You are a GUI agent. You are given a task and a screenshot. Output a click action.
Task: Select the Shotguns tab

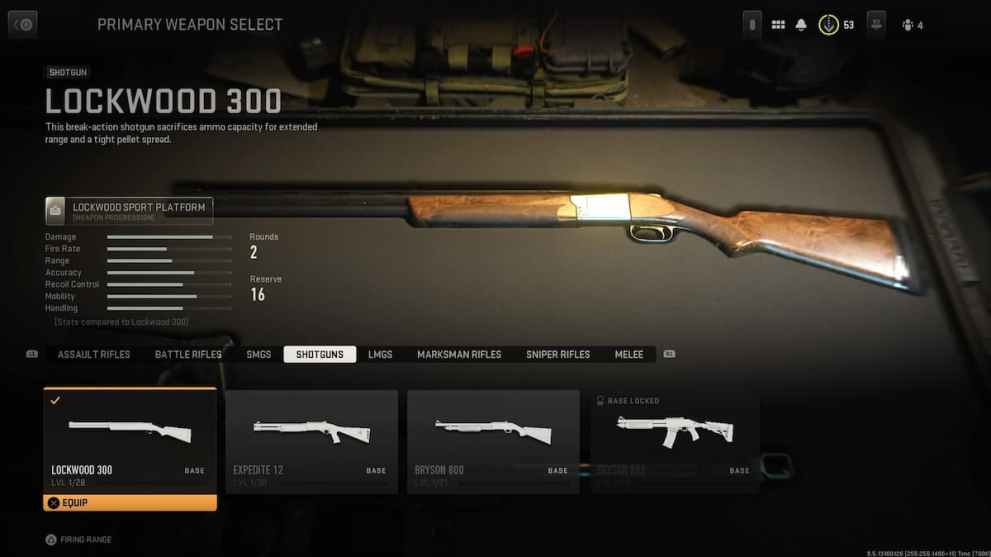[x=319, y=355]
